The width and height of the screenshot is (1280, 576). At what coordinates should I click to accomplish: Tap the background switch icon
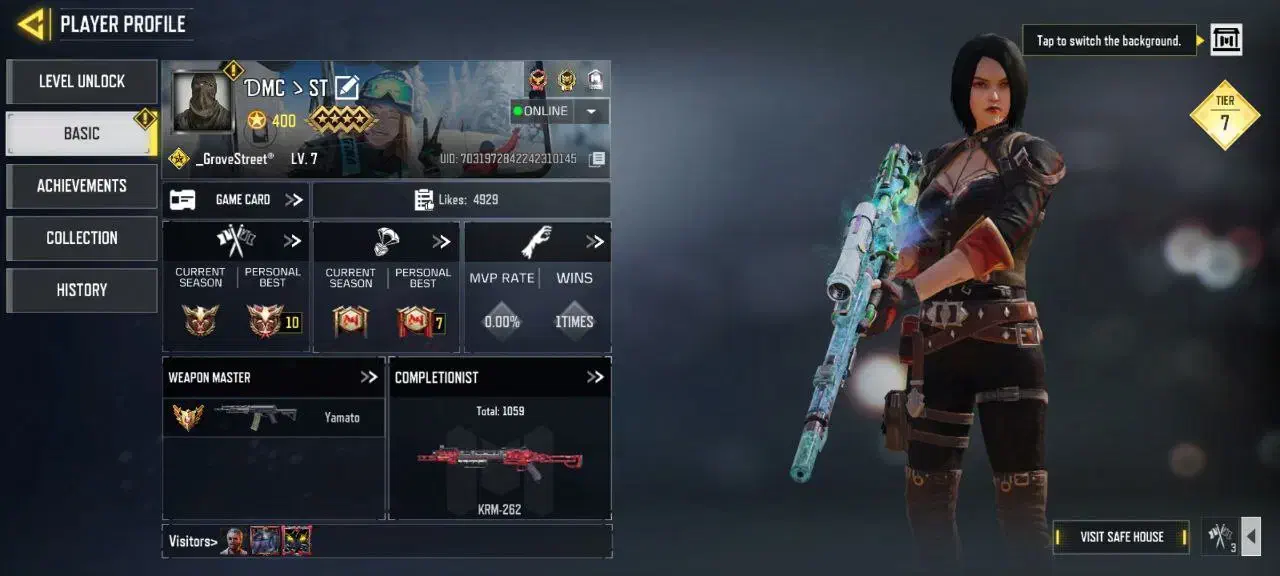point(1226,40)
